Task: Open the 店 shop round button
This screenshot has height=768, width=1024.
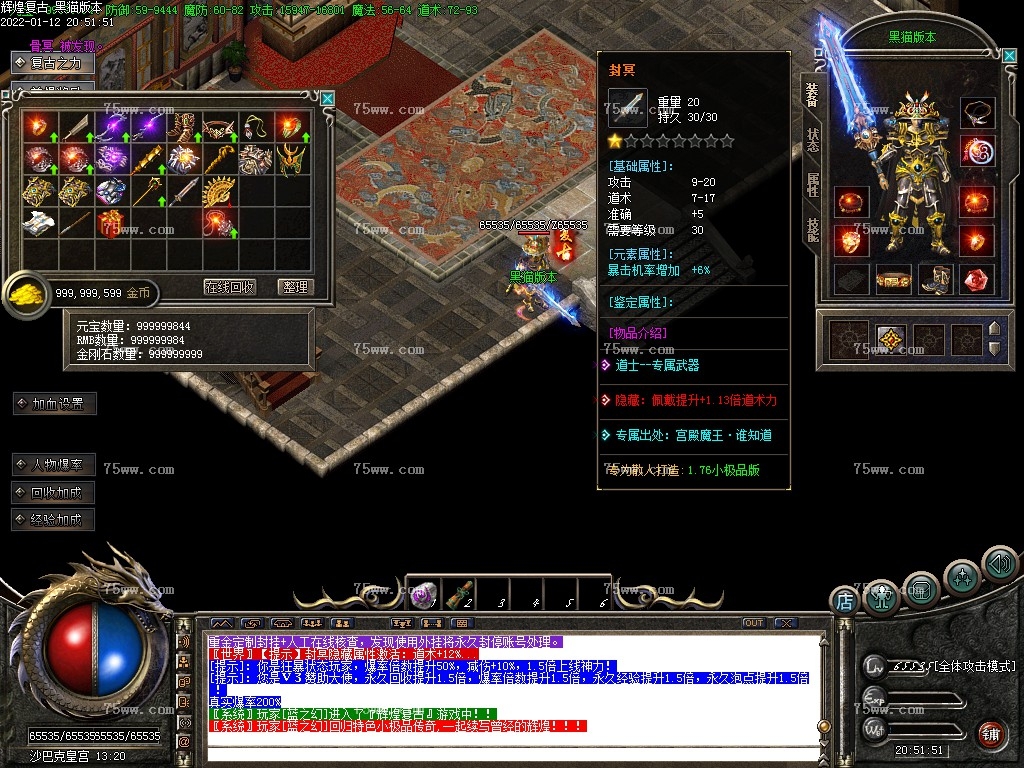Action: tap(845, 601)
